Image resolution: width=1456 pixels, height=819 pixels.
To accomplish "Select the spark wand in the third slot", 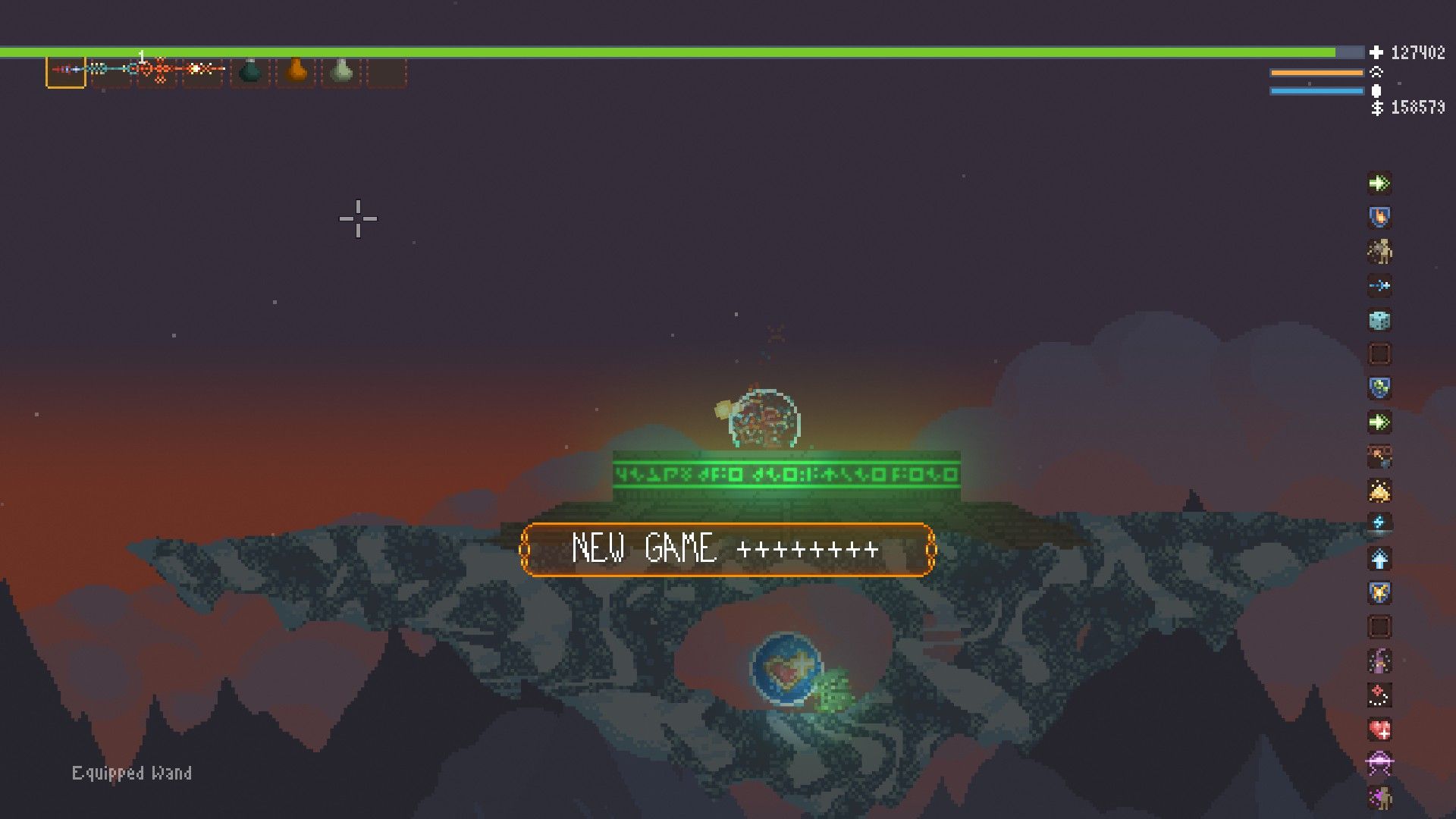I will point(155,72).
